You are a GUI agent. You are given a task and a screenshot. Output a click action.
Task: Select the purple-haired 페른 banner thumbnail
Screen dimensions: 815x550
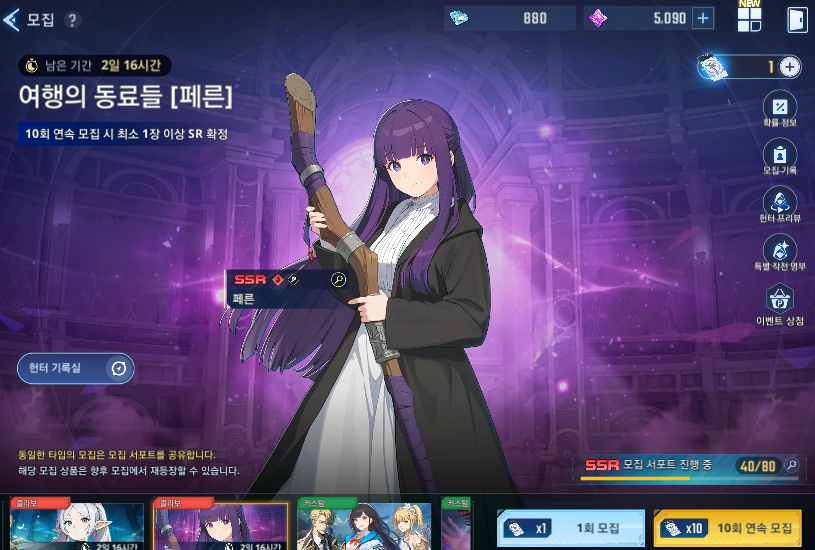[220, 526]
